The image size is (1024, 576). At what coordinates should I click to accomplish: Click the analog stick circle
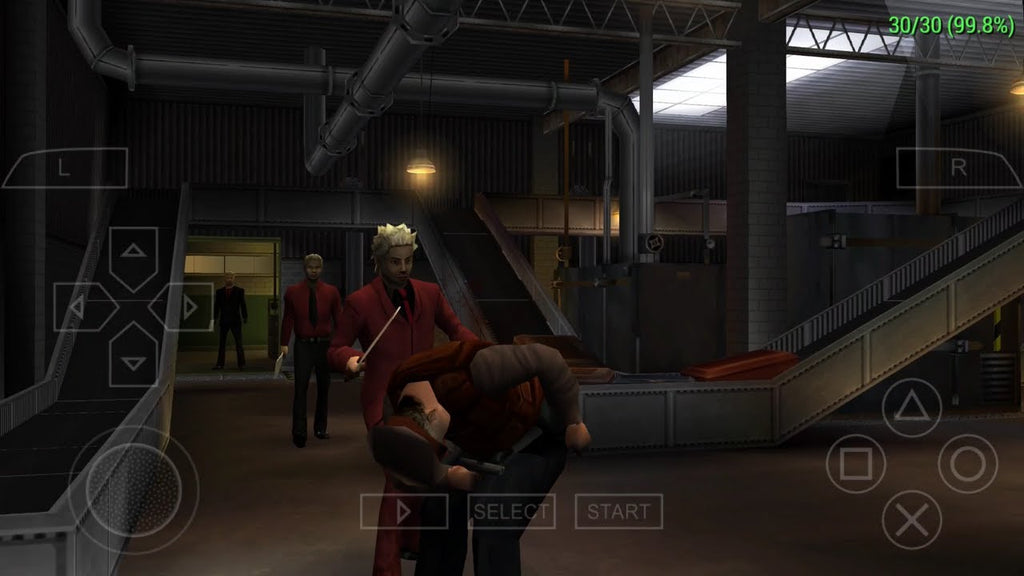(x=133, y=490)
